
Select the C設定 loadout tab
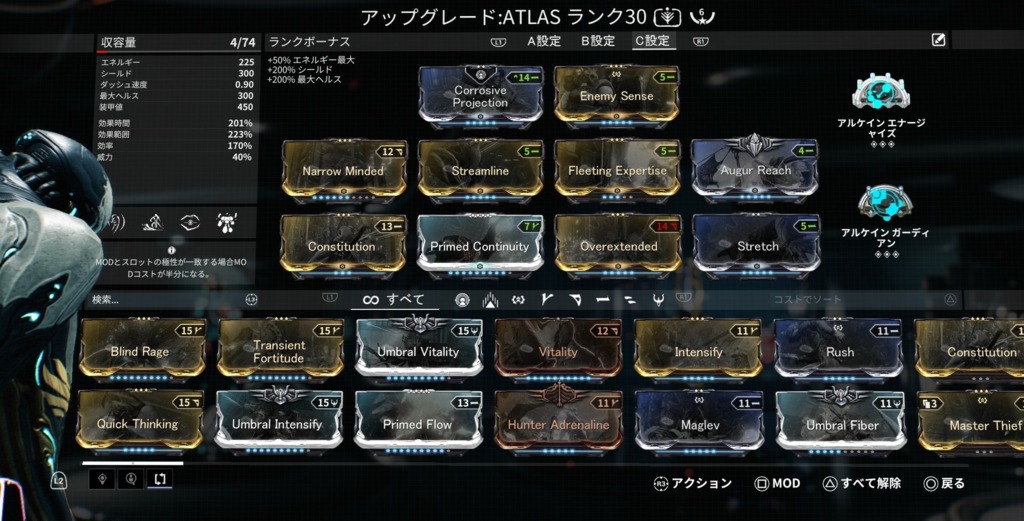coord(652,41)
